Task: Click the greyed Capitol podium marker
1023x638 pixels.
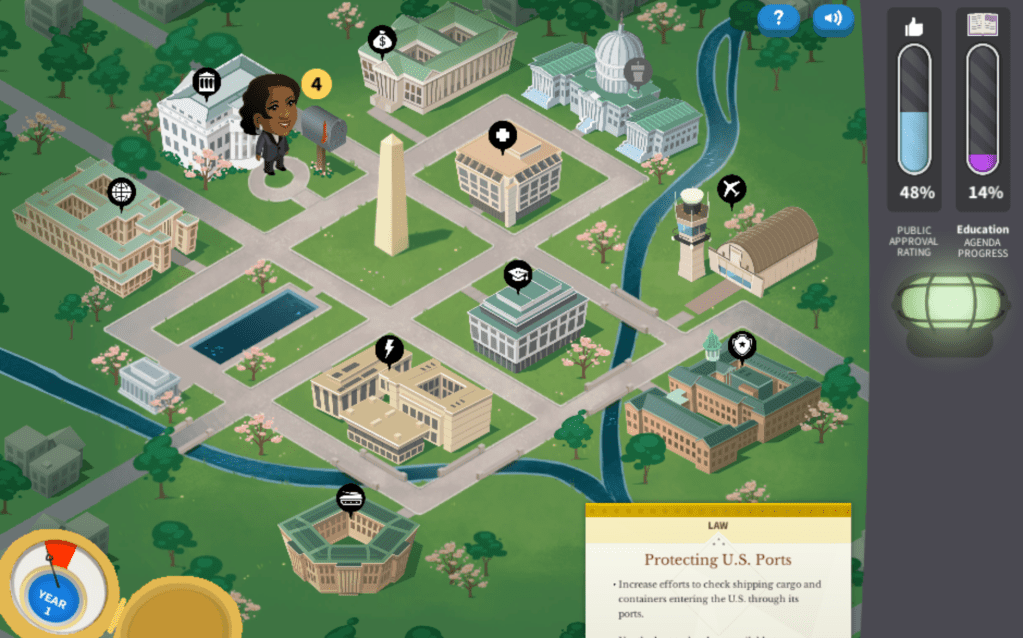Action: coord(636,71)
